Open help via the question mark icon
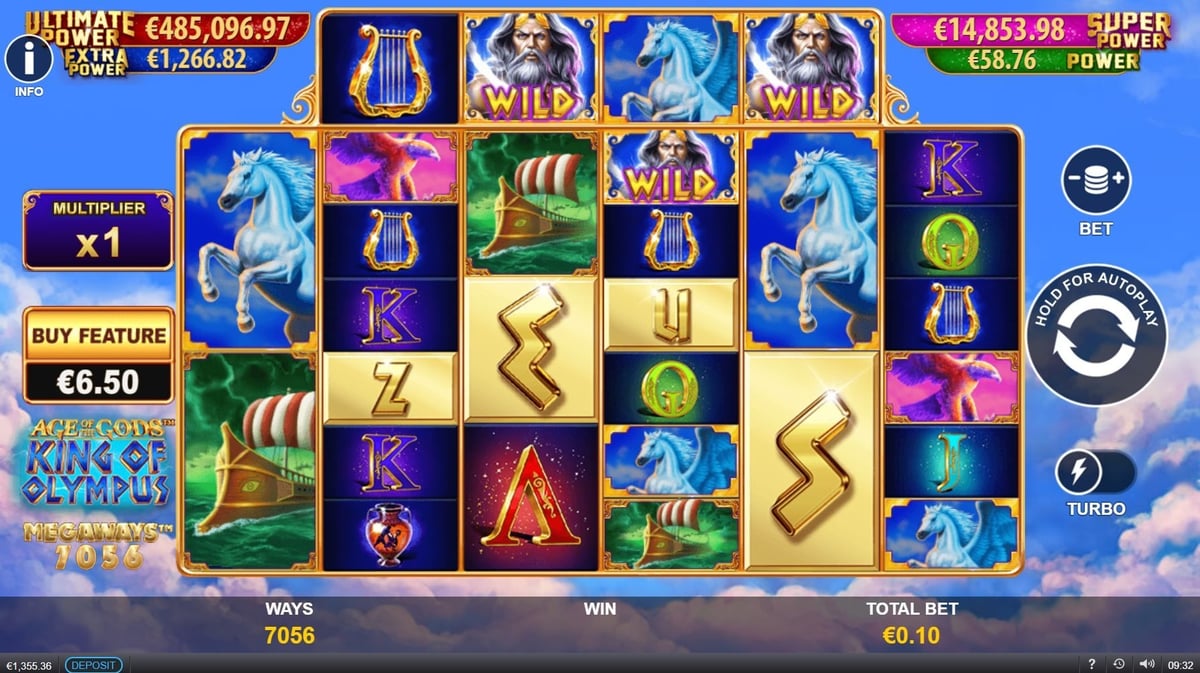1200x673 pixels. pyautogui.click(x=1091, y=664)
